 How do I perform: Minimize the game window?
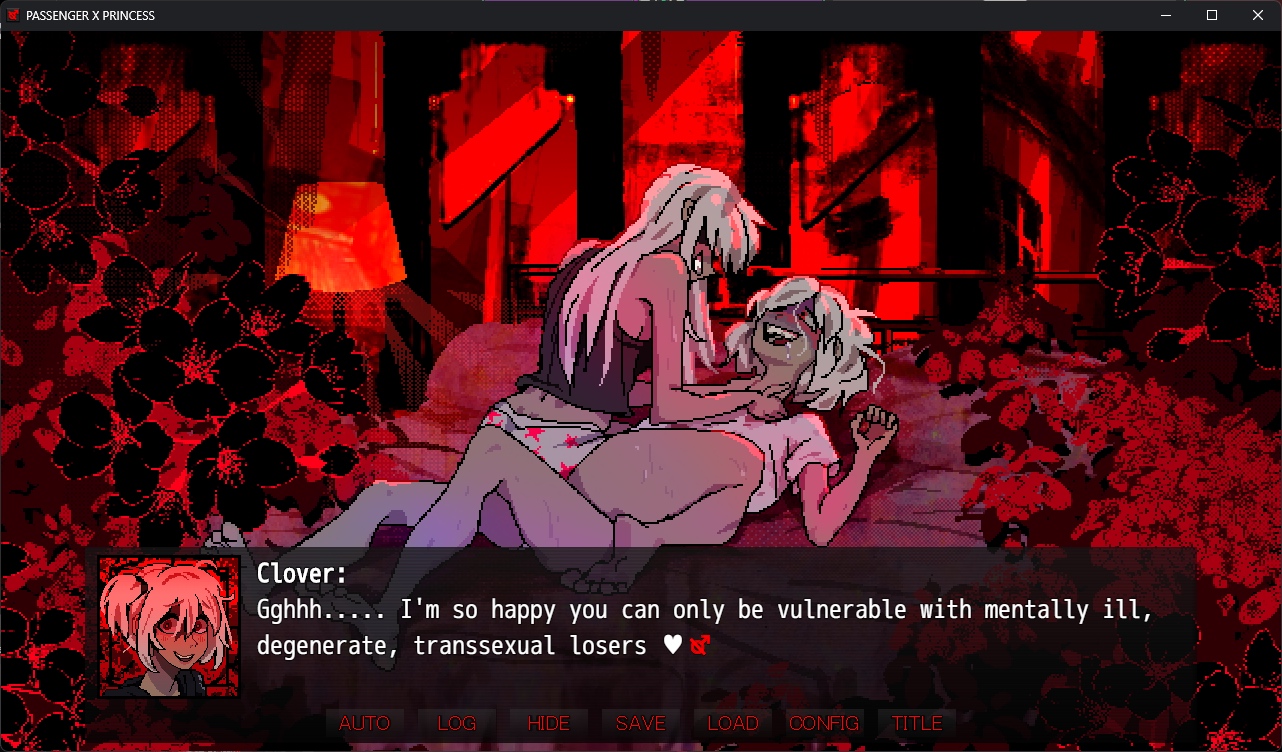1166,15
